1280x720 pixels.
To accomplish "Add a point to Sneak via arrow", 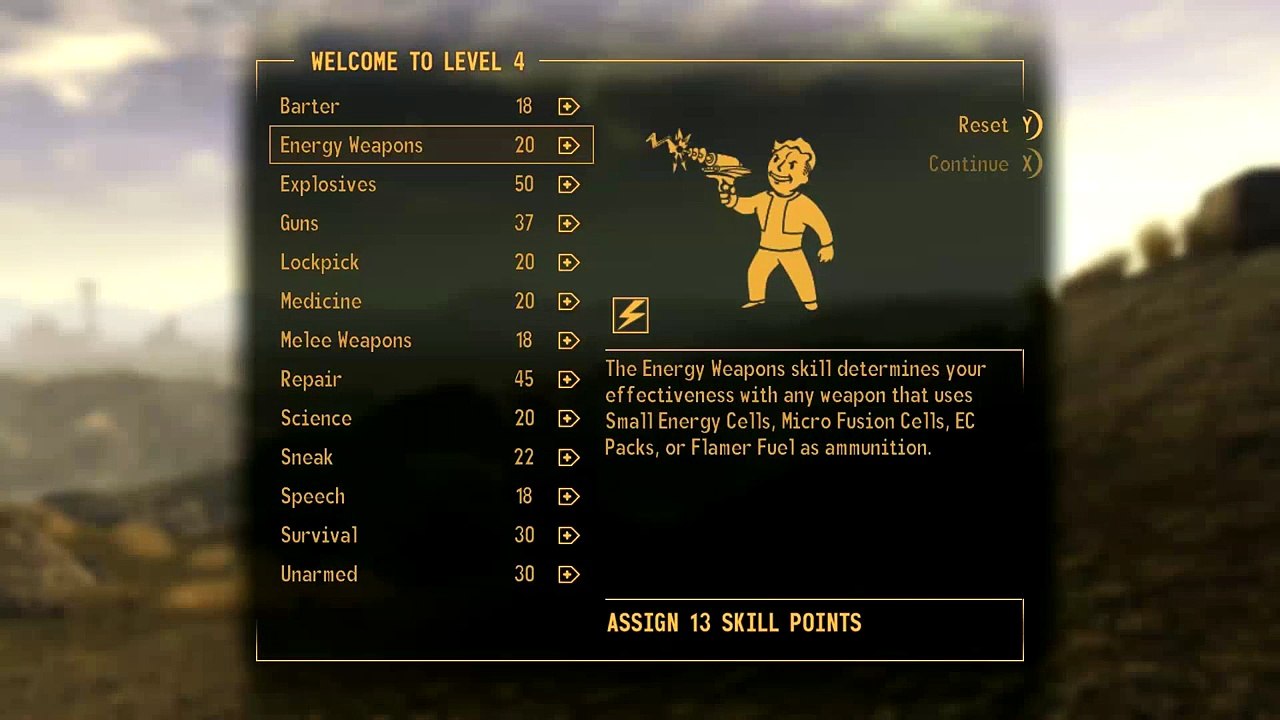I will point(569,457).
